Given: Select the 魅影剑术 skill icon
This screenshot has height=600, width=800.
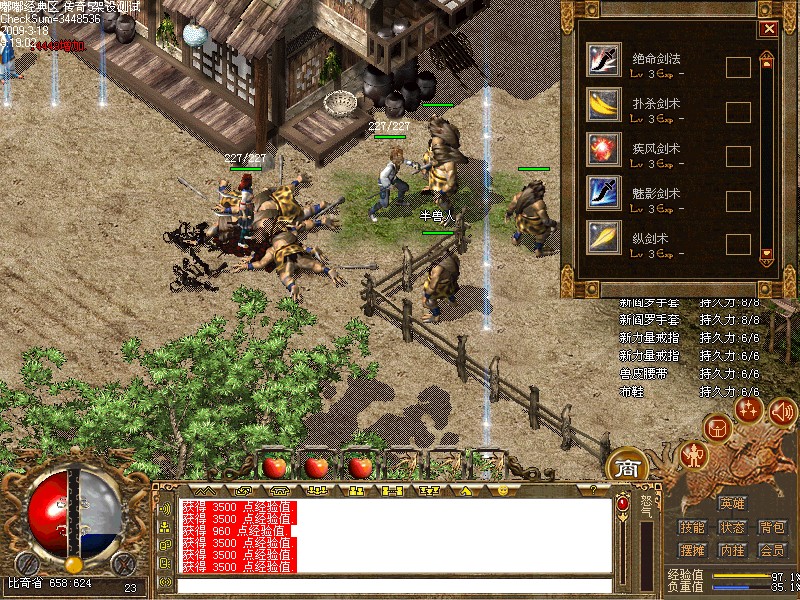Looking at the screenshot, I should pos(603,191).
